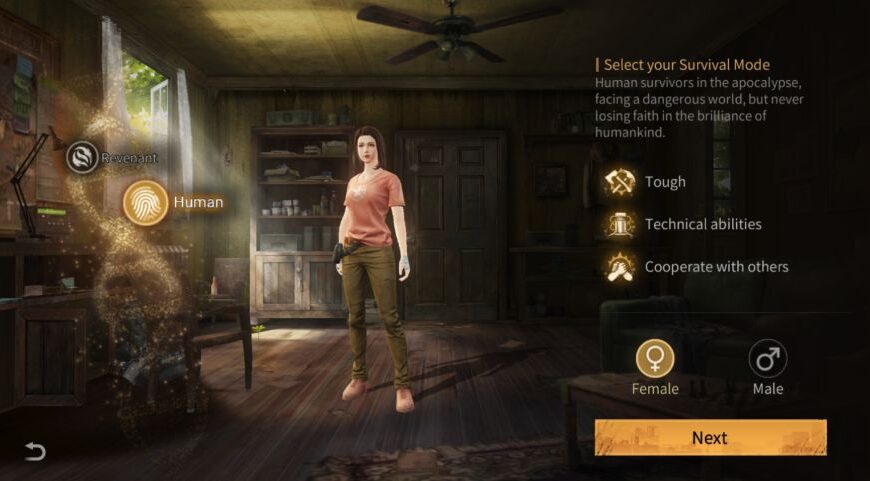Image resolution: width=870 pixels, height=481 pixels.
Task: Confirm selection with the Next button
Action: [710, 438]
